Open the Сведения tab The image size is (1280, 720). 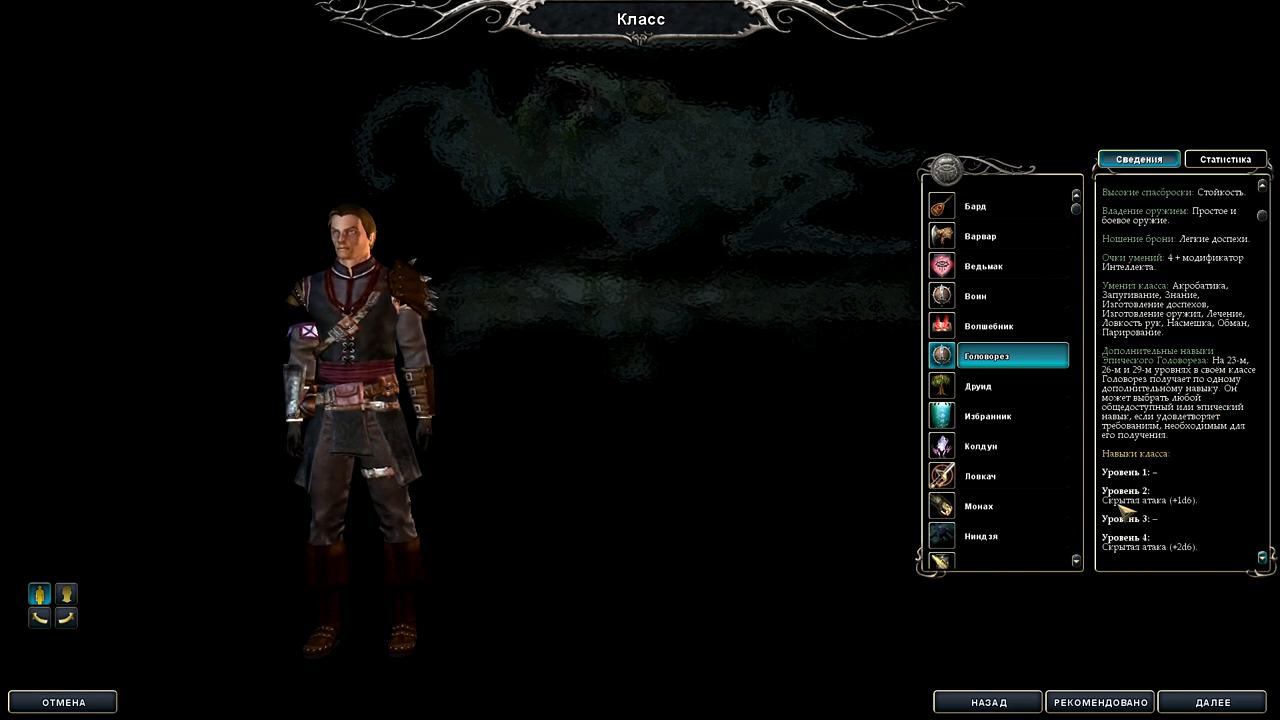1139,159
